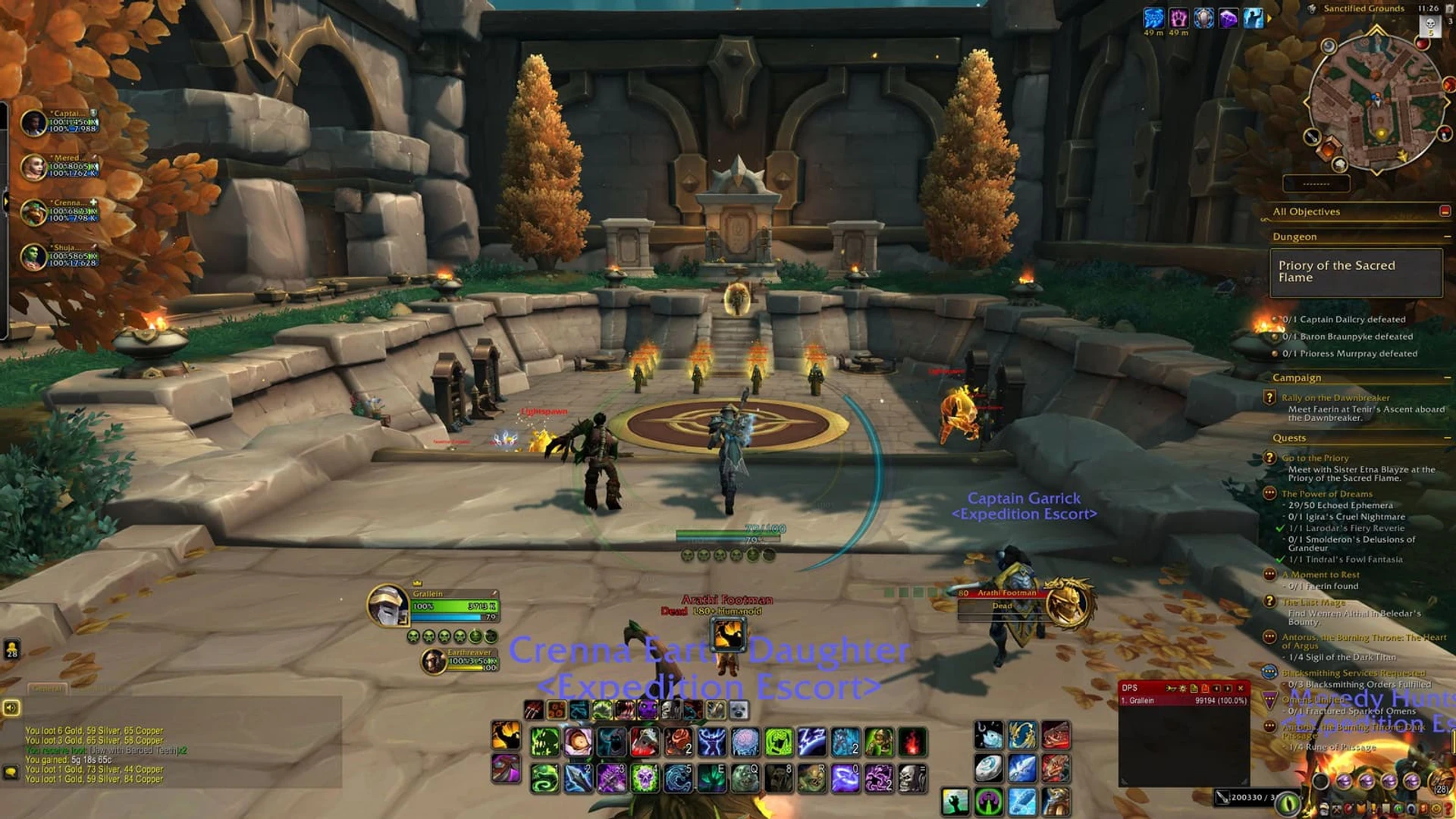Select the polar bear pet ability icon
The height and width of the screenshot is (819, 1456).
click(x=739, y=711)
